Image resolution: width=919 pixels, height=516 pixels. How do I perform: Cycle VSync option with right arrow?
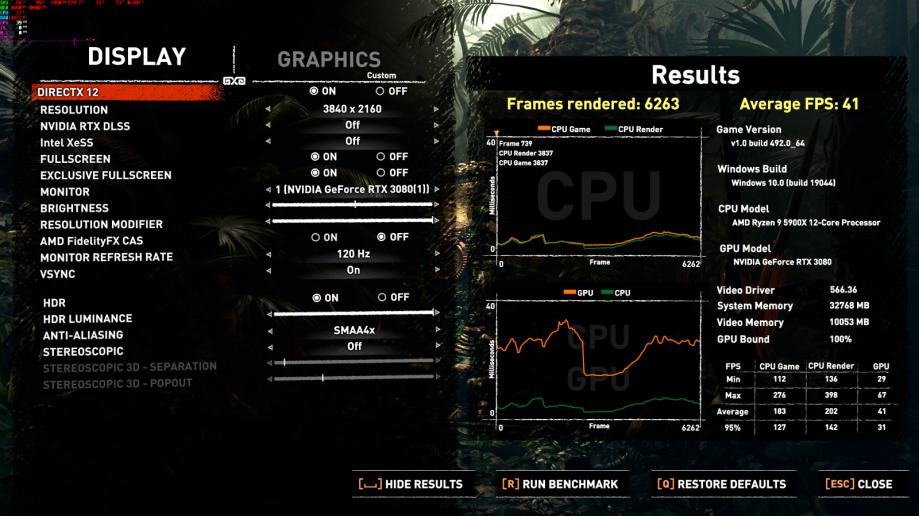tap(436, 270)
